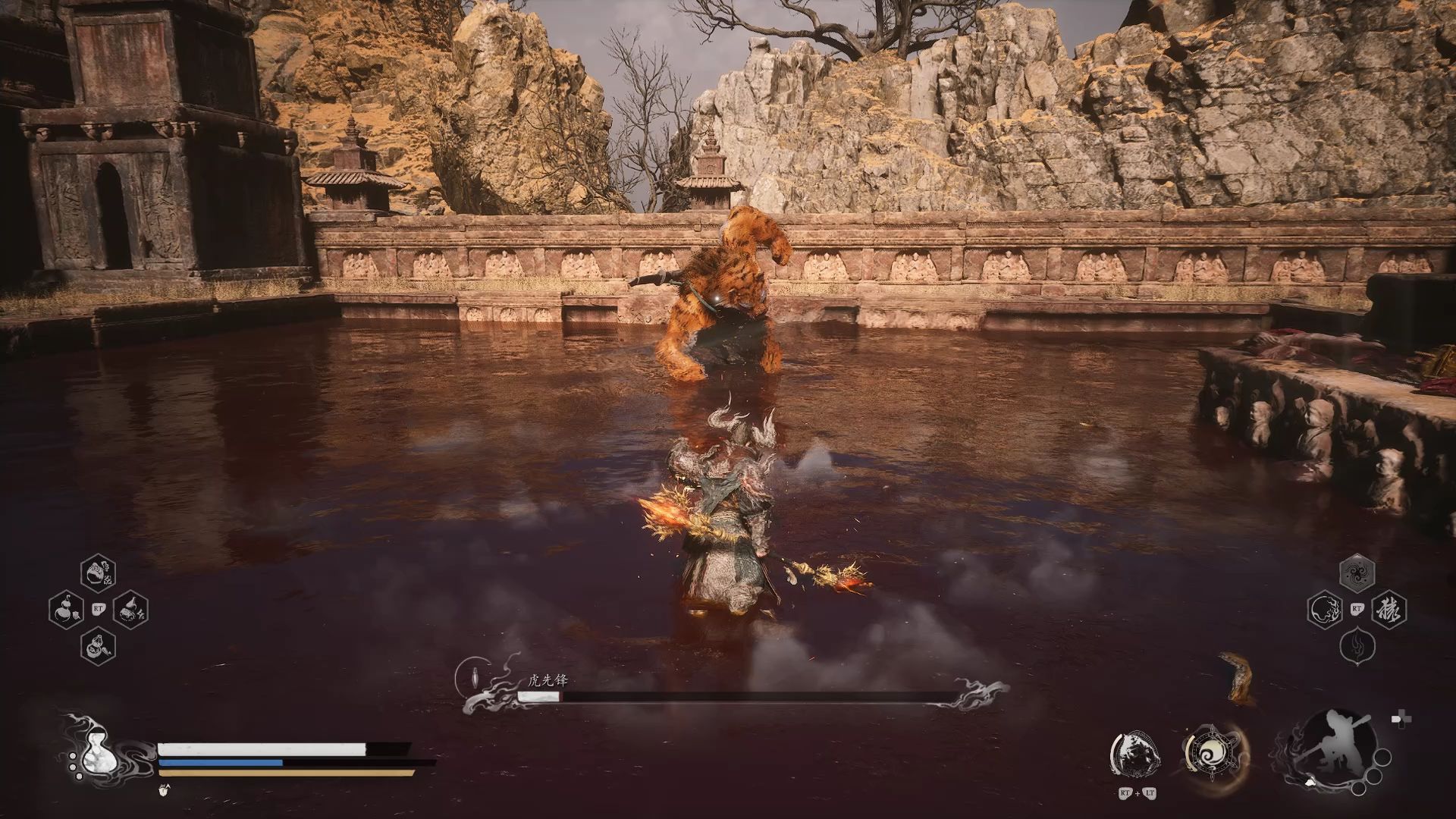
Task: Activate the circular flame ring spell
Action: pos(1326,609)
